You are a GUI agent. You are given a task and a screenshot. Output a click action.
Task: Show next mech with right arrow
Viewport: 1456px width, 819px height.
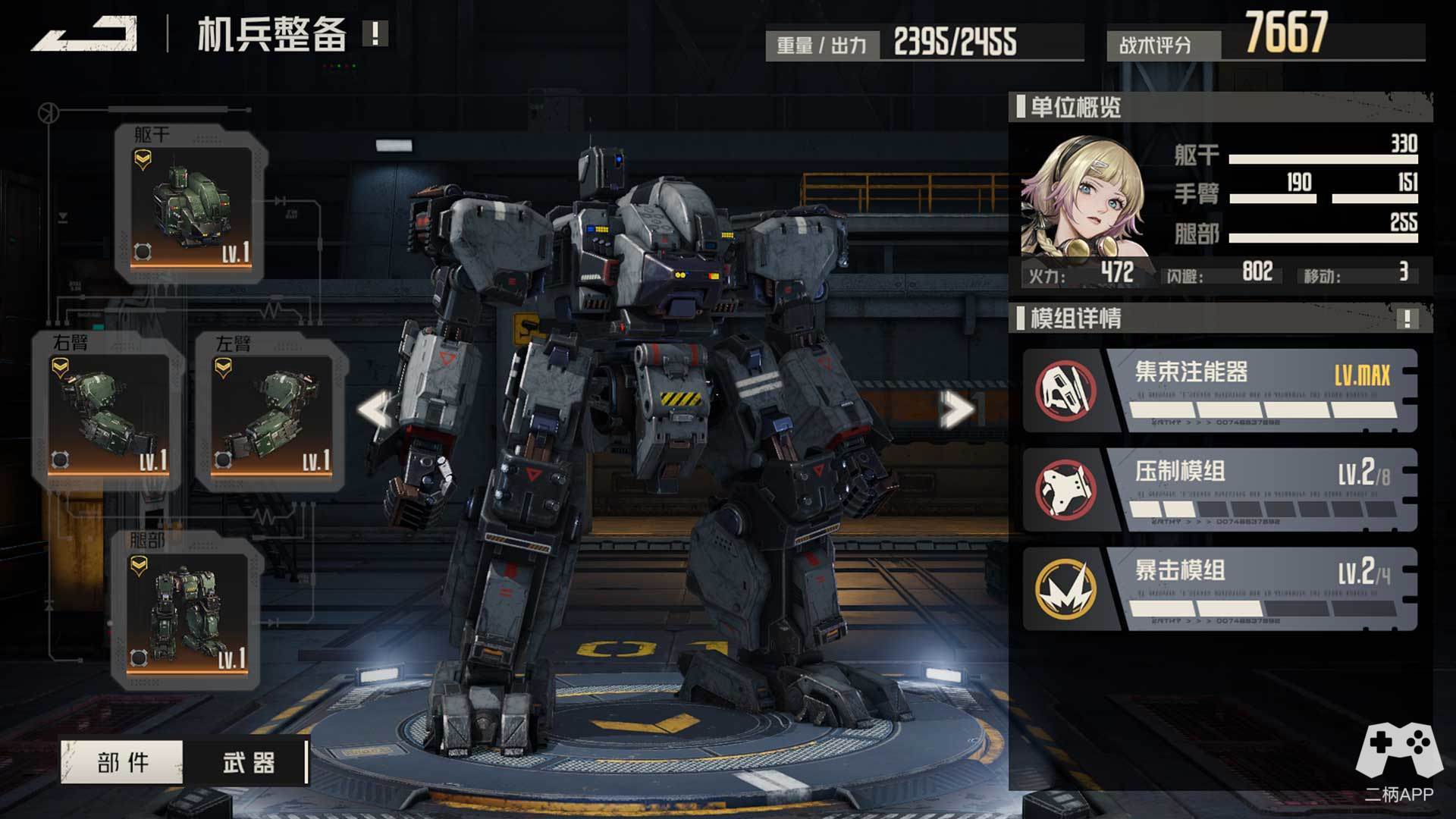[955, 410]
